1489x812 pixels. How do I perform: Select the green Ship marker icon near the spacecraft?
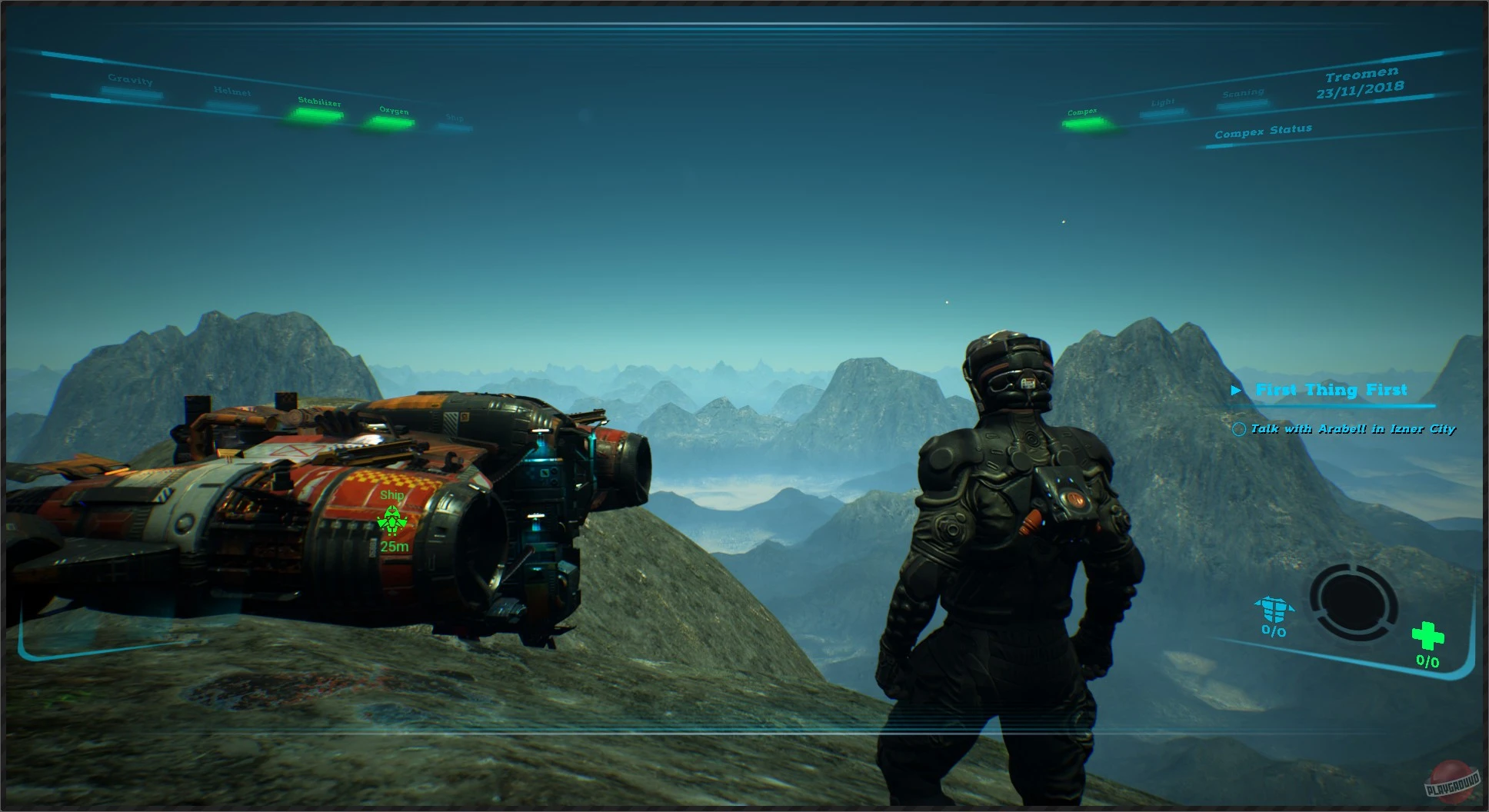click(x=392, y=520)
